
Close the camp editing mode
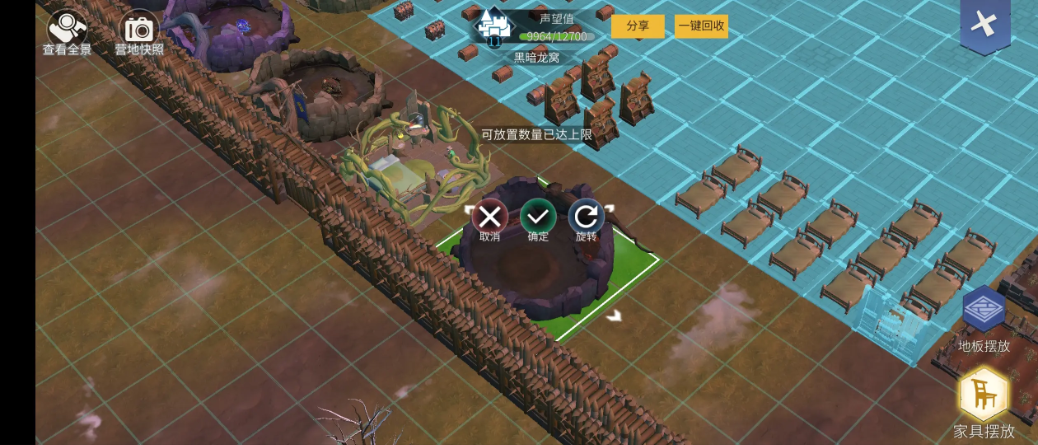tap(984, 25)
